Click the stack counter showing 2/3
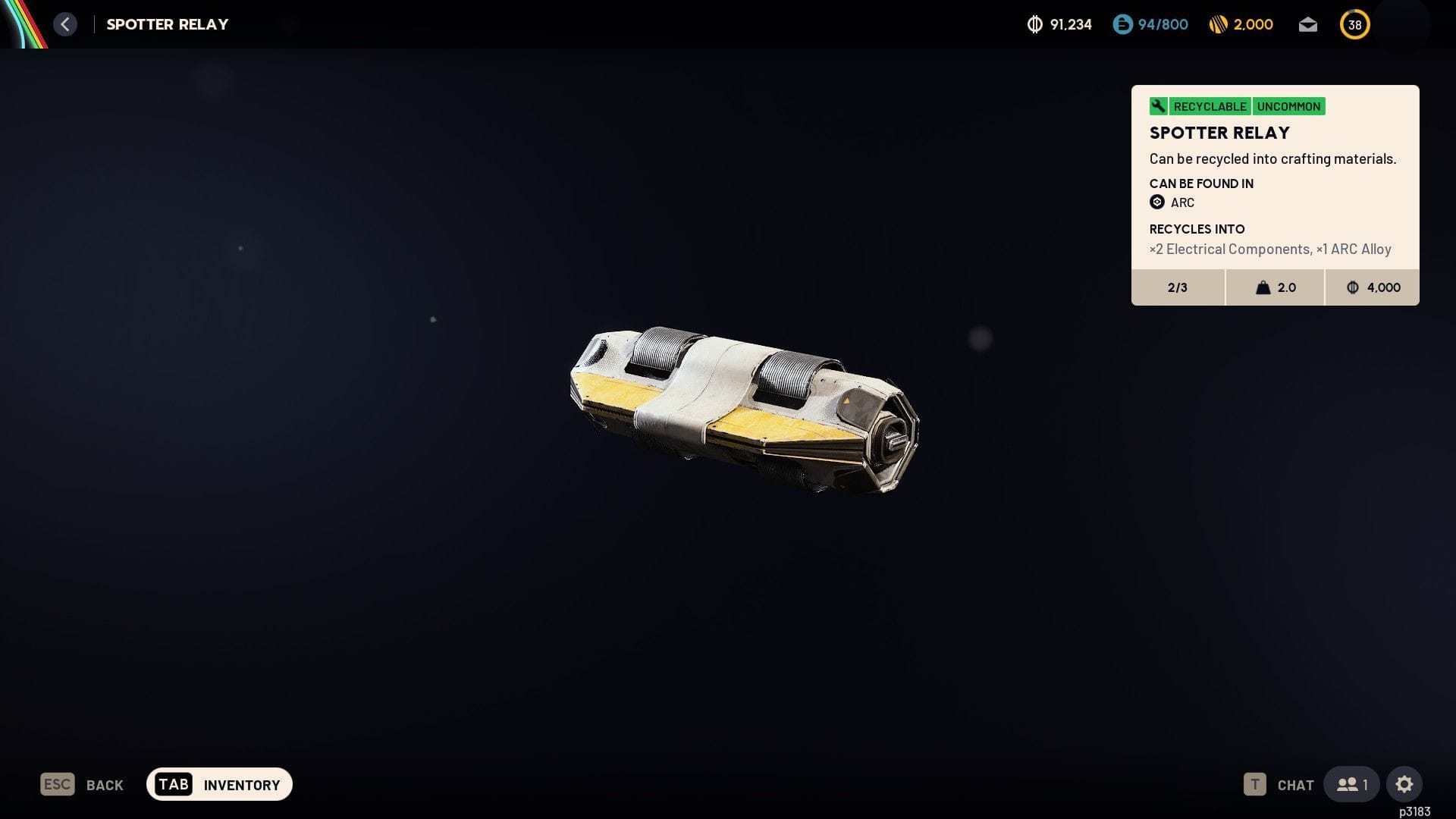 point(1177,287)
